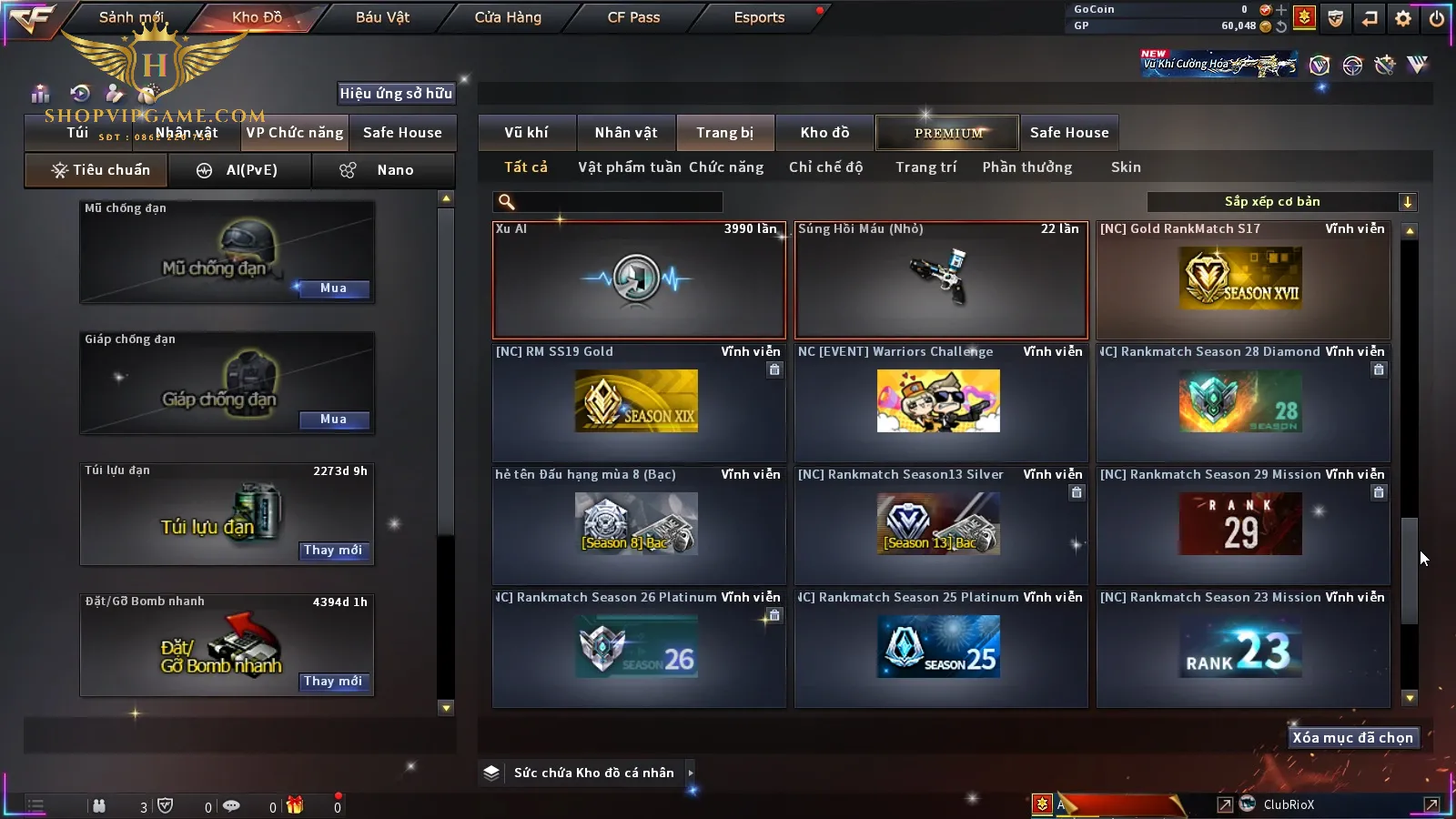
Task: Open the Báu Vật menu
Action: coord(382,17)
